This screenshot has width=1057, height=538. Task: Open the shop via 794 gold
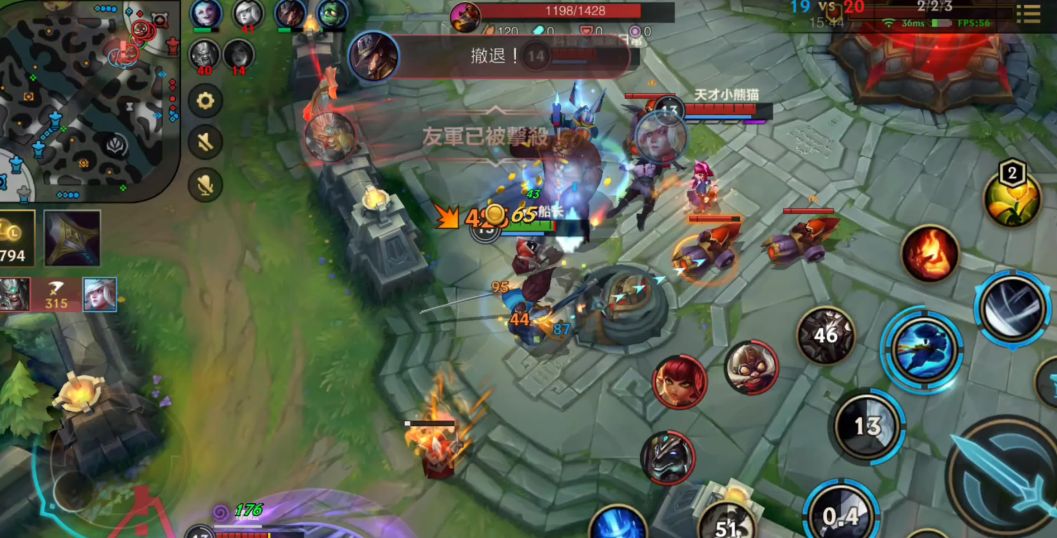pos(16,238)
